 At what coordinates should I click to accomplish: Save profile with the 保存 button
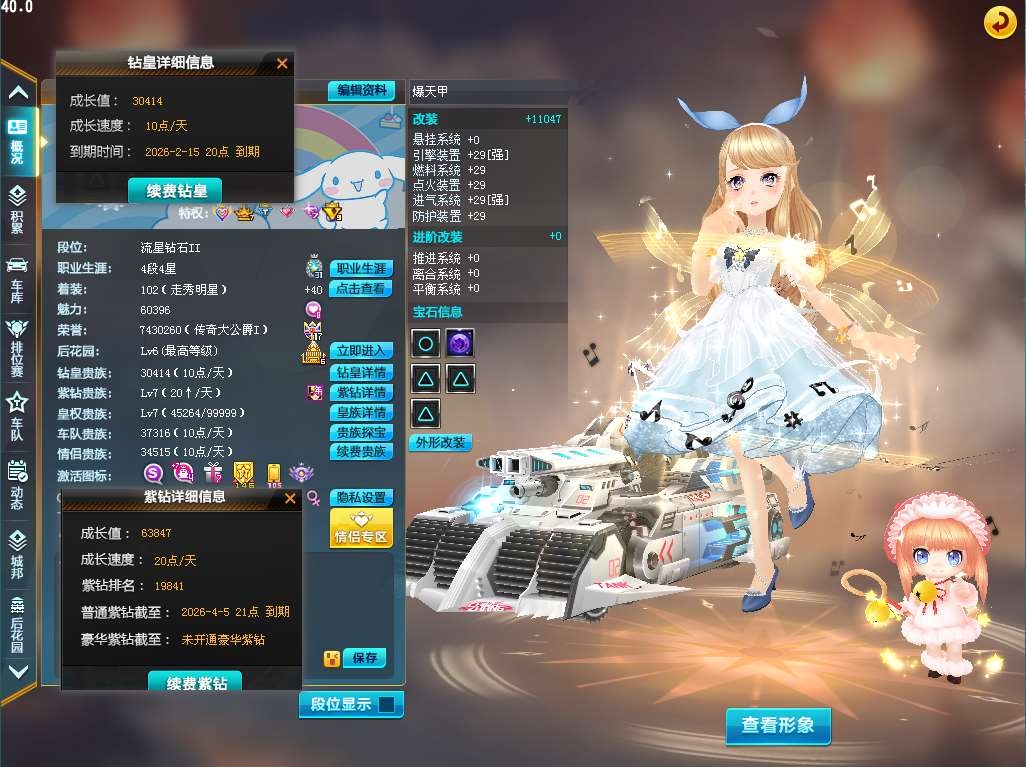(364, 658)
